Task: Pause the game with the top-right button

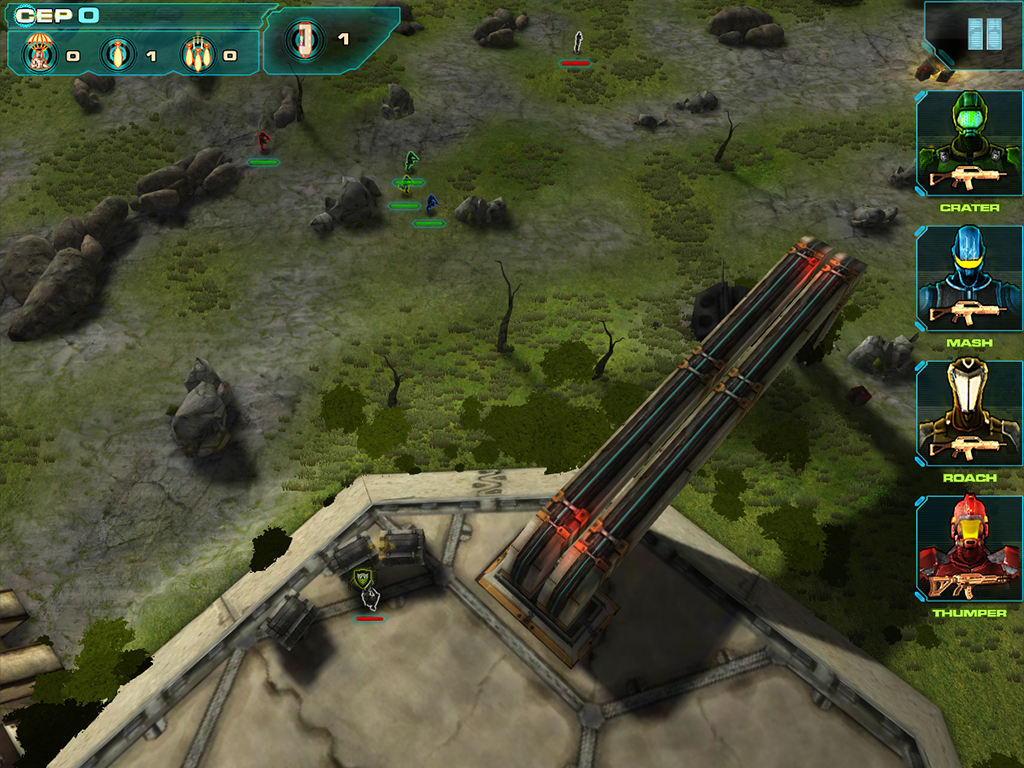Action: [984, 35]
